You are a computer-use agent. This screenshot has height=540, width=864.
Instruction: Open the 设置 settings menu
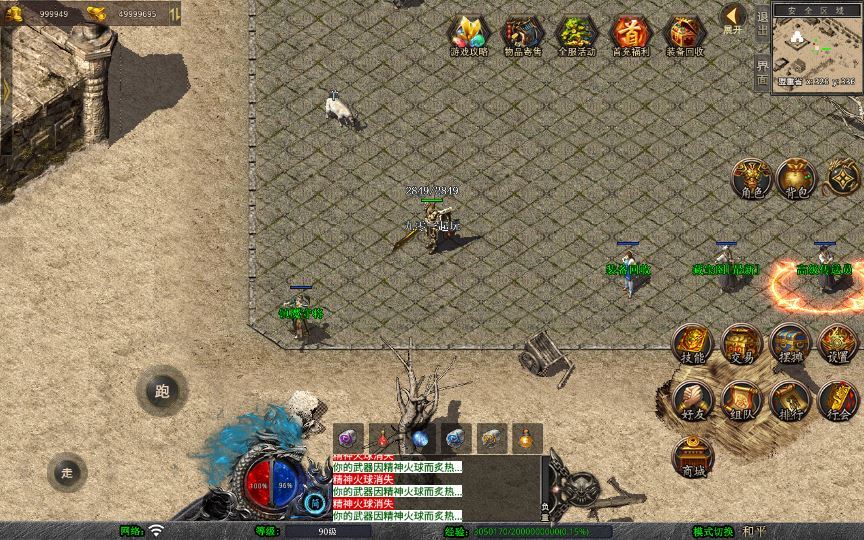tap(838, 343)
